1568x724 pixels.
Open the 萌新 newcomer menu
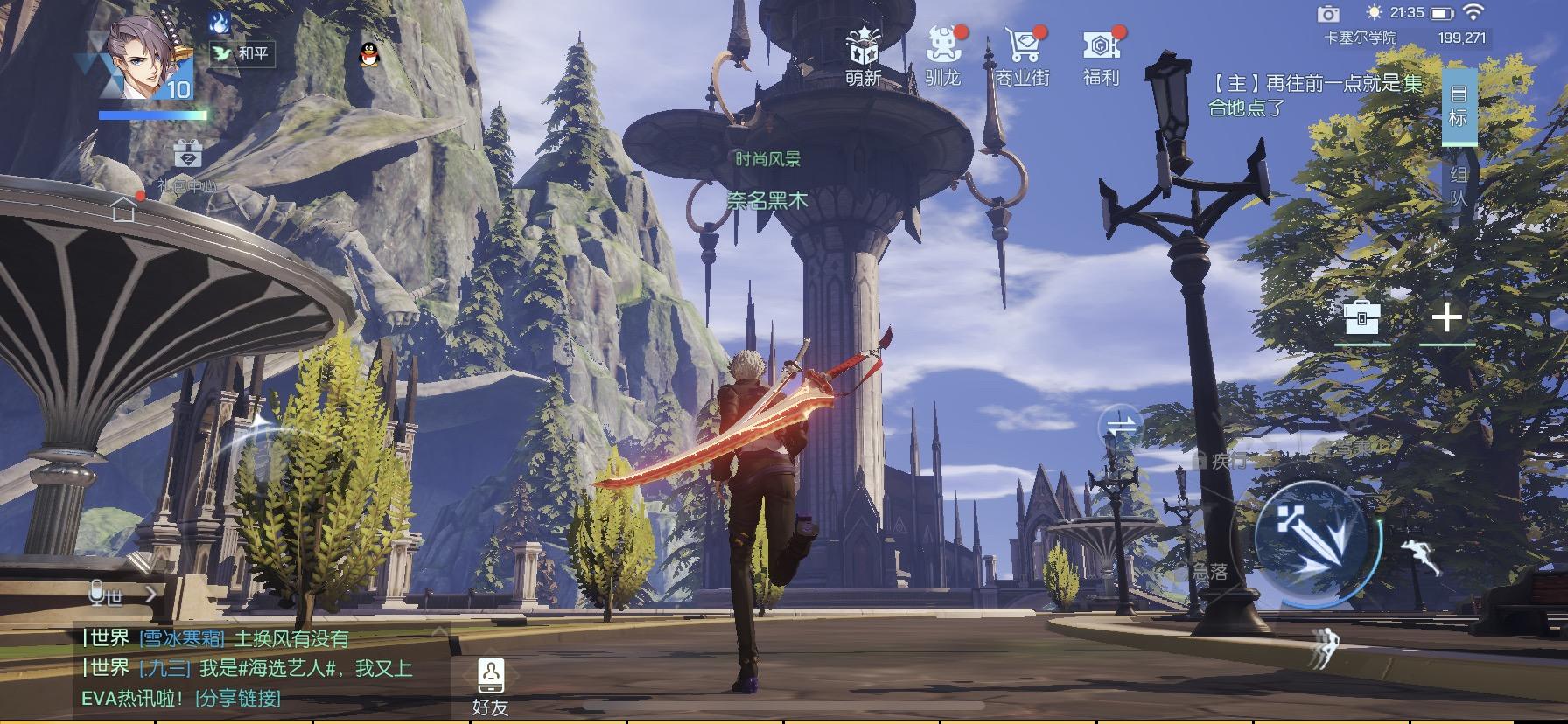click(863, 56)
